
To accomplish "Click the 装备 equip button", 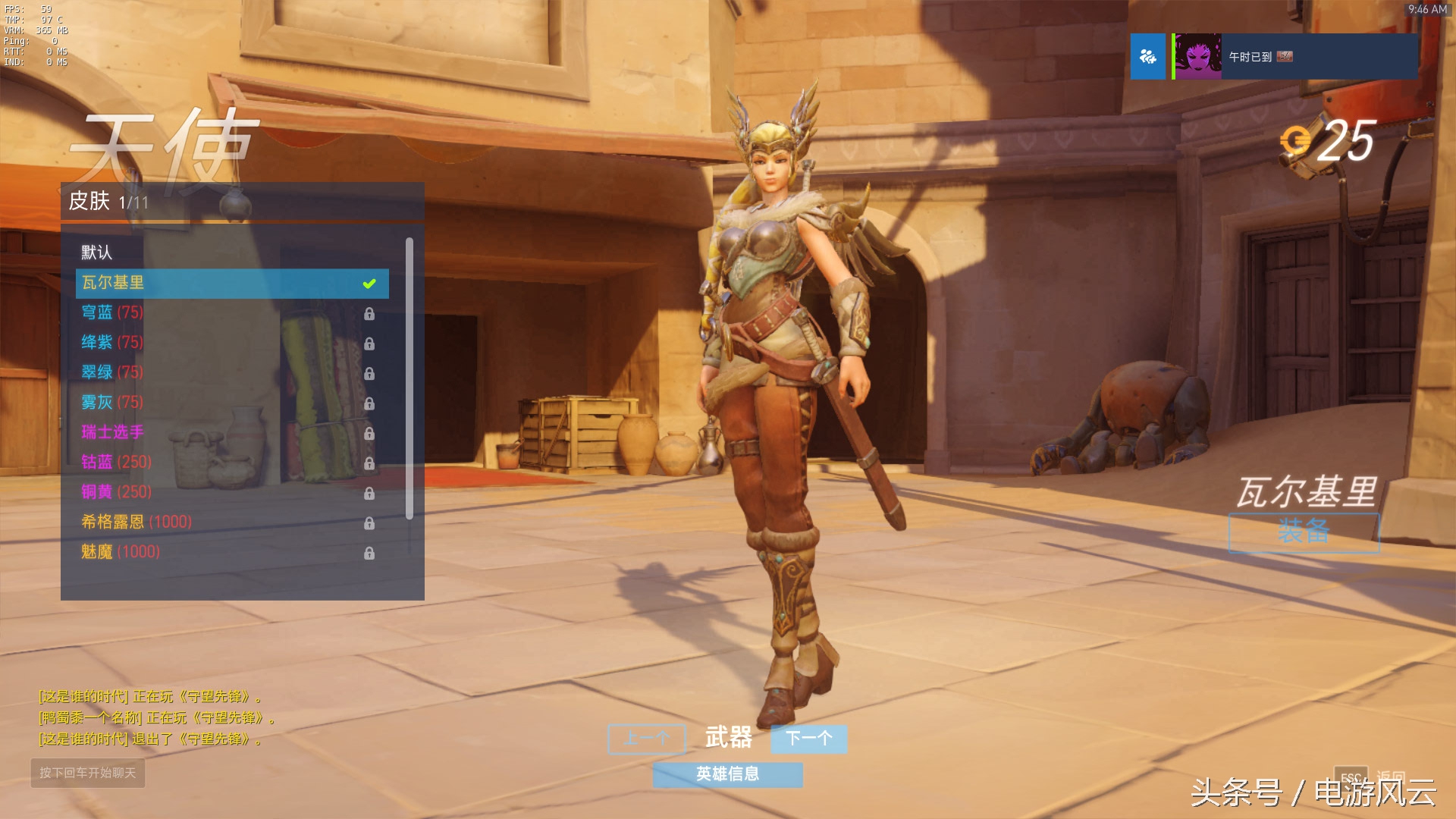I will click(1303, 532).
